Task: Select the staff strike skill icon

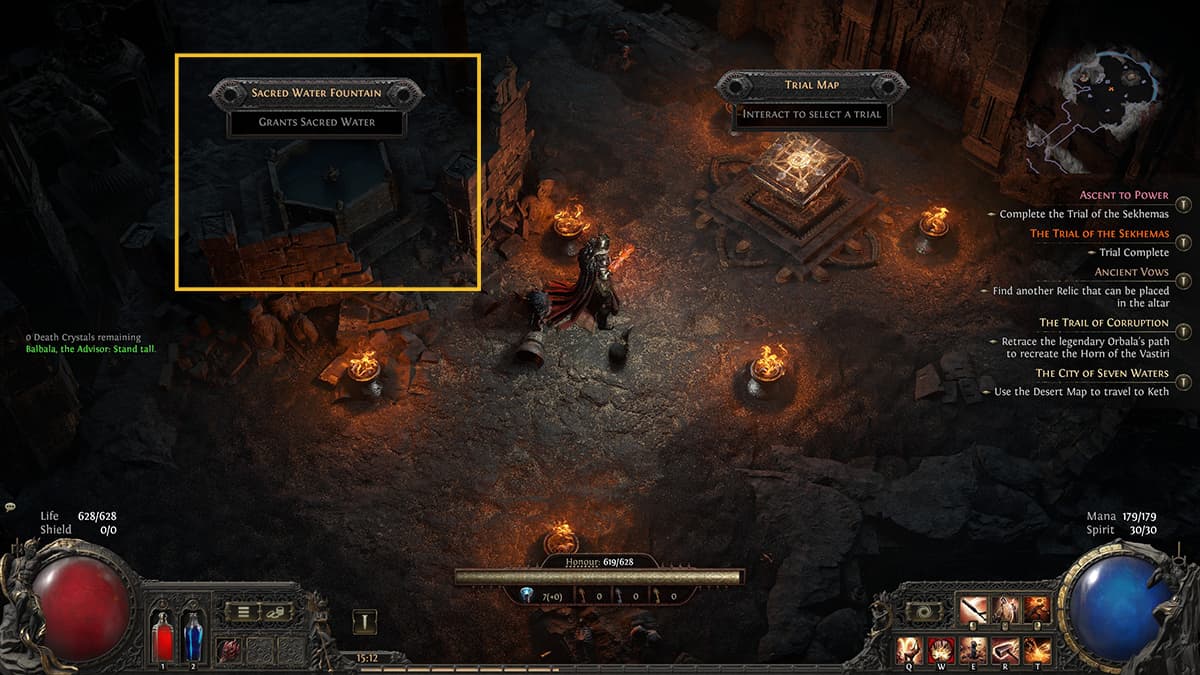Action: point(973,609)
